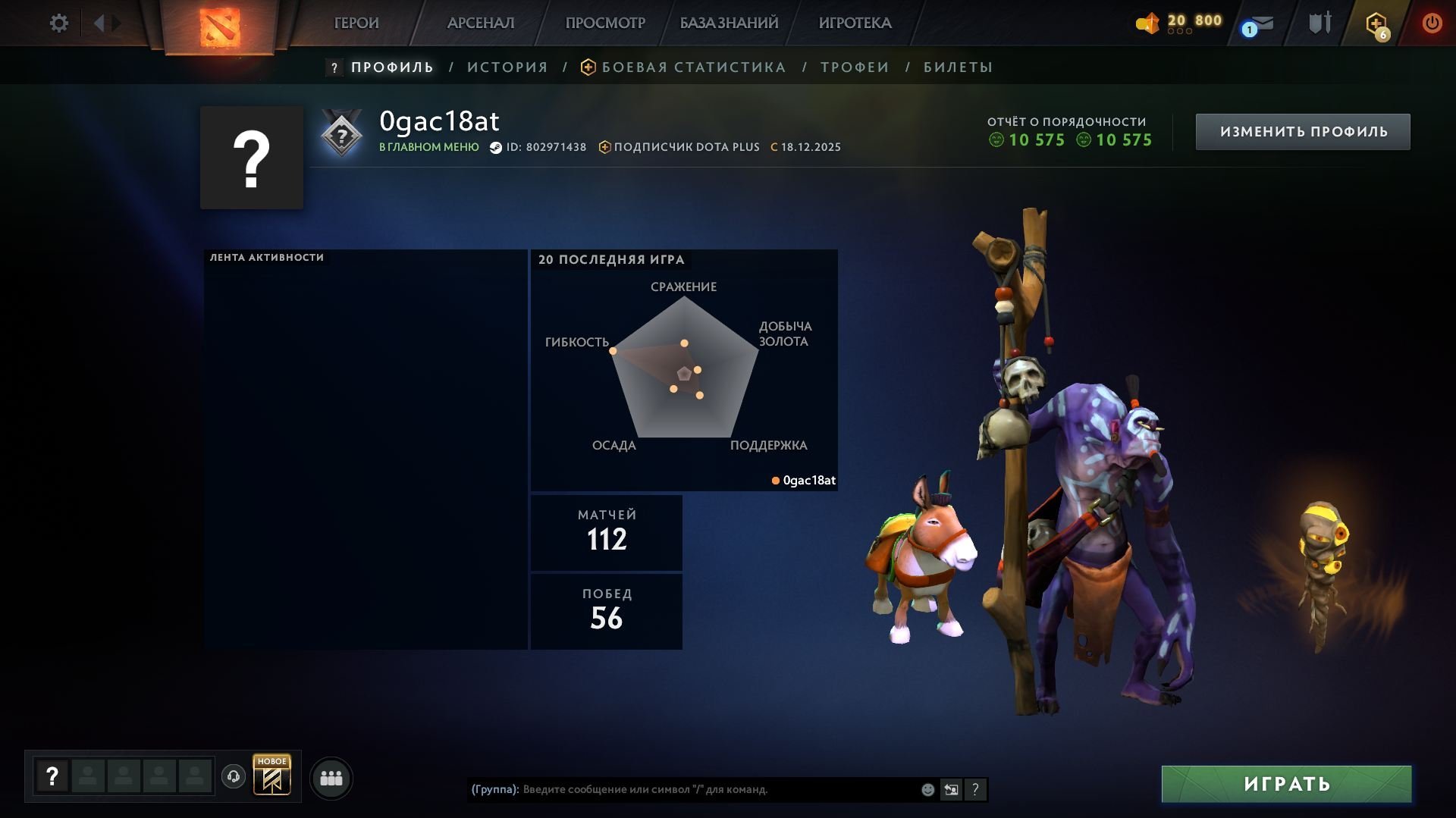The width and height of the screenshot is (1456, 818).
Task: Click the ИЗМЕНИТЬ ПРОФИЛЬ button
Action: tap(1302, 130)
